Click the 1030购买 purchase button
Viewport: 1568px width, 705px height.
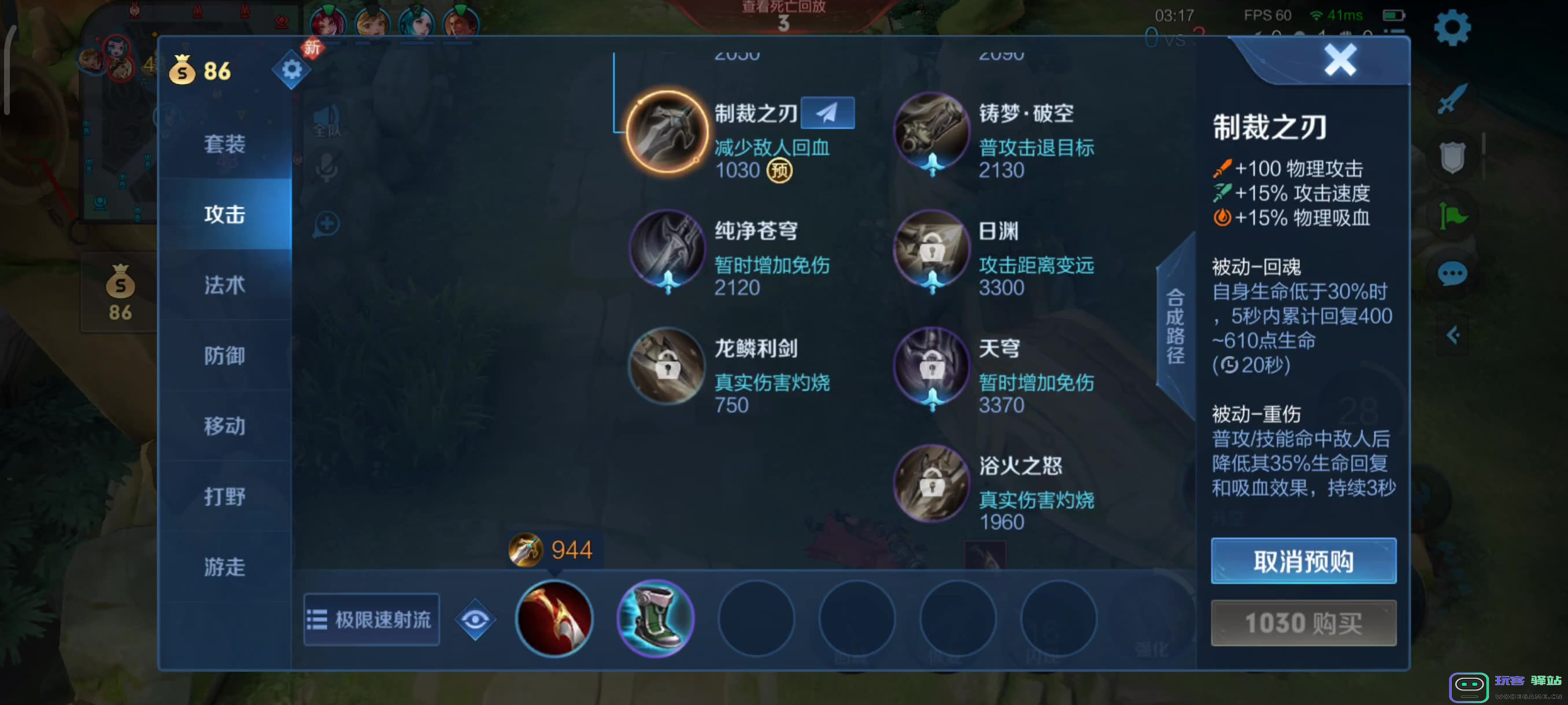(1303, 622)
